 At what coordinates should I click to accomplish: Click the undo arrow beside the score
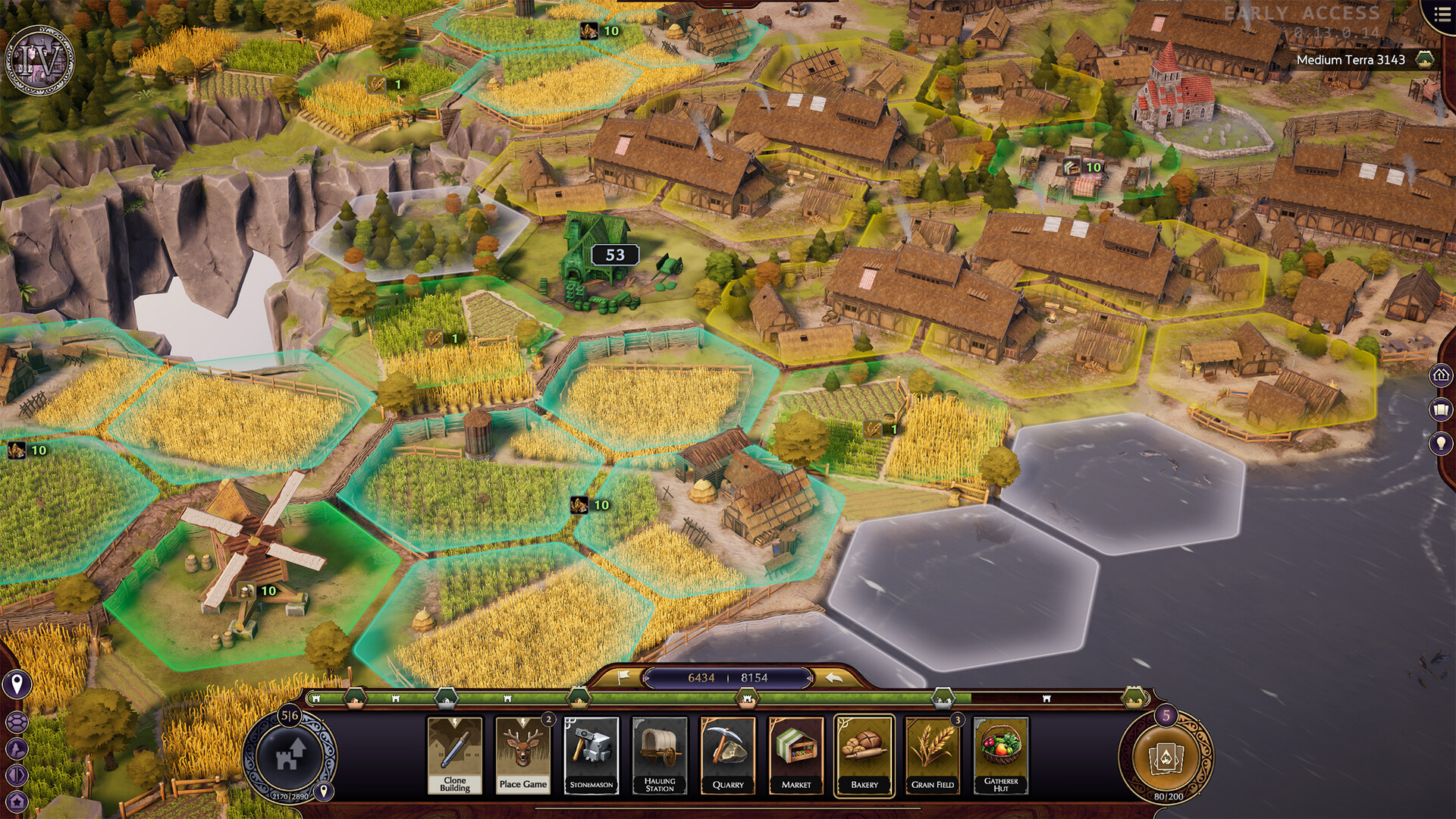click(834, 677)
